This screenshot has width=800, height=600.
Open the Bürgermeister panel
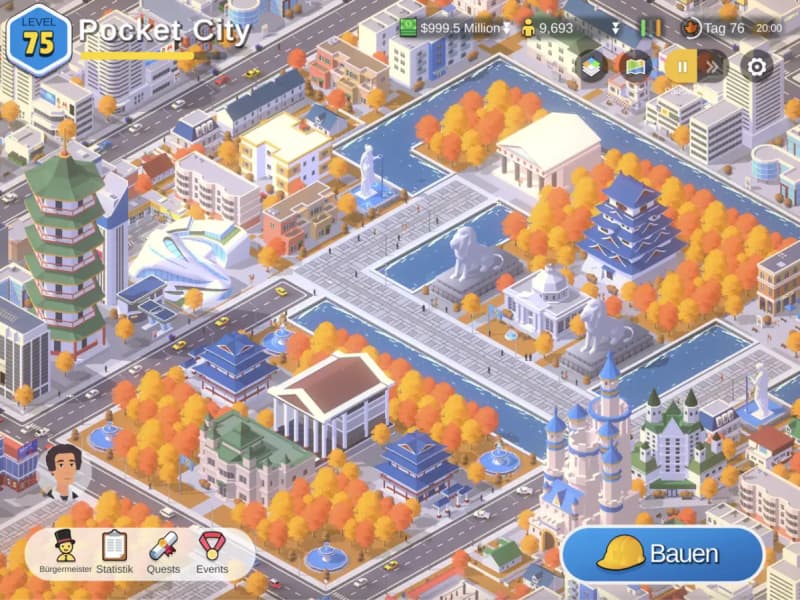tap(65, 551)
